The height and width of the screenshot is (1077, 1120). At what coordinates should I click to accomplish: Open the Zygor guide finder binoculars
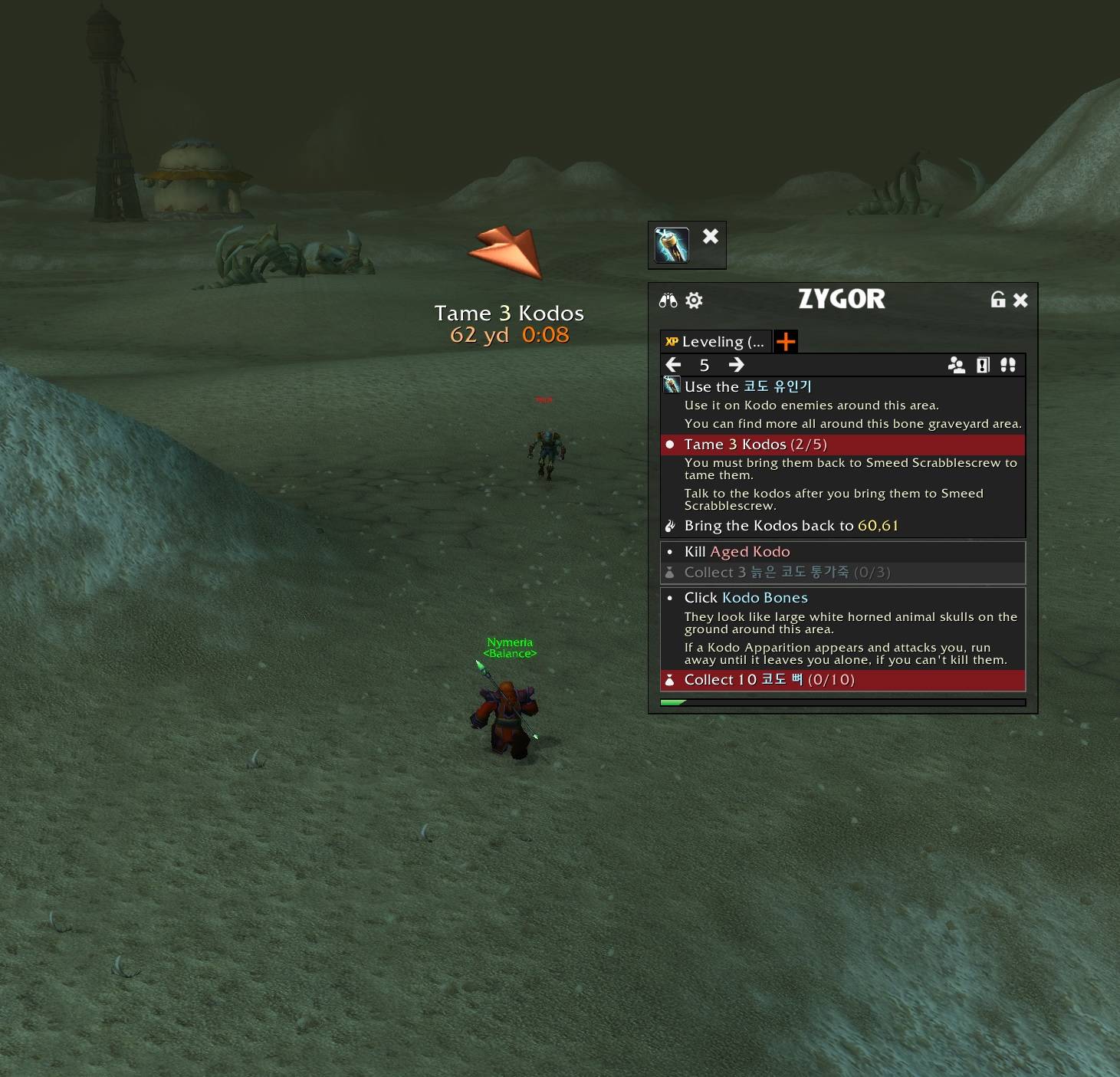[668, 300]
